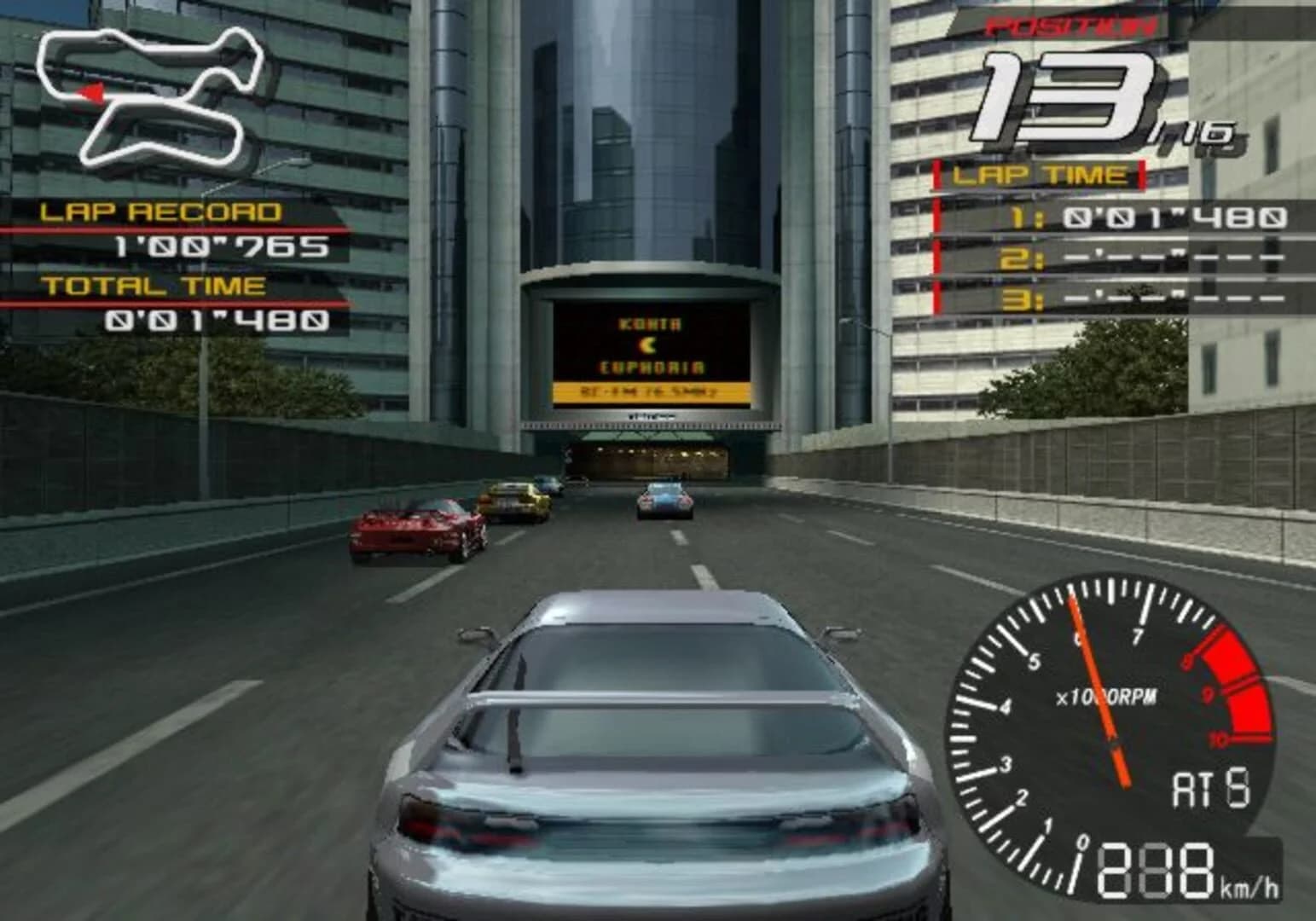Click the RI-FM 76.5MHz ticker on the billboard
Viewport: 1316px width, 921px height.
(x=651, y=393)
